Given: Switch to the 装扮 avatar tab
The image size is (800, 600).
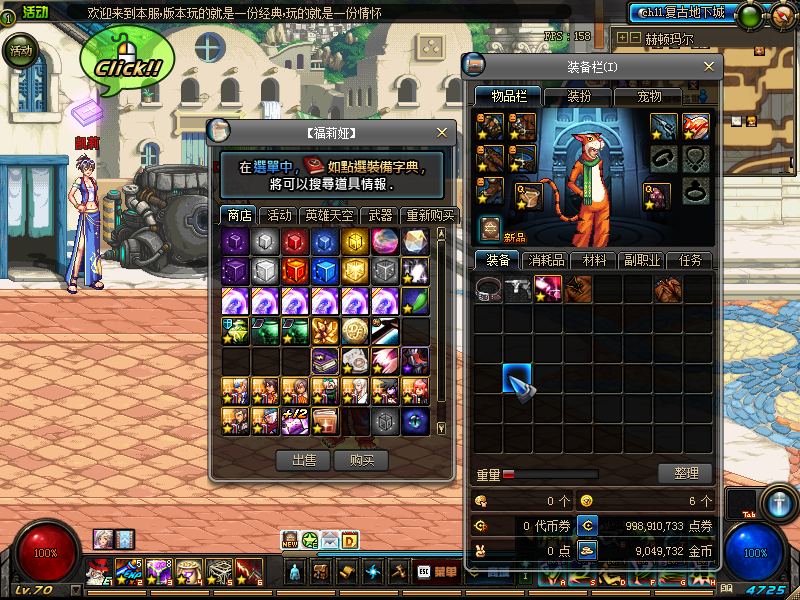Looking at the screenshot, I should pos(580,96).
